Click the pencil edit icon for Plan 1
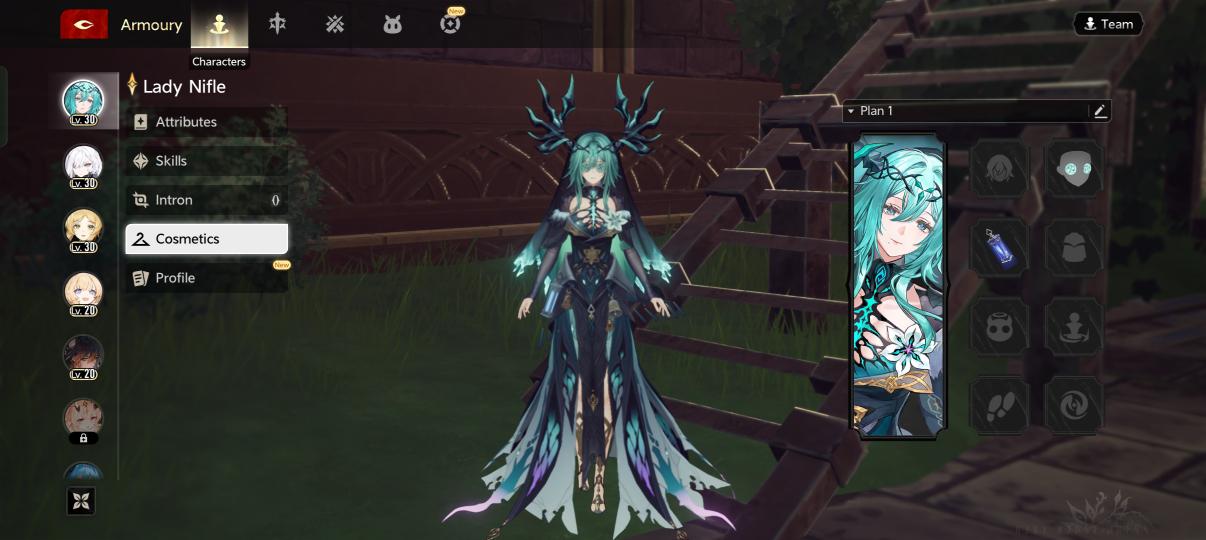This screenshot has height=540, width=1206. pyautogui.click(x=1100, y=111)
